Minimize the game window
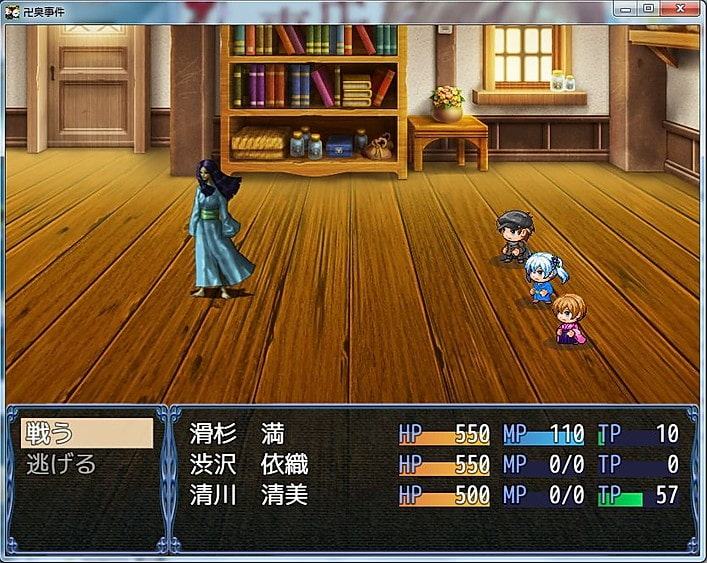 (x=625, y=8)
